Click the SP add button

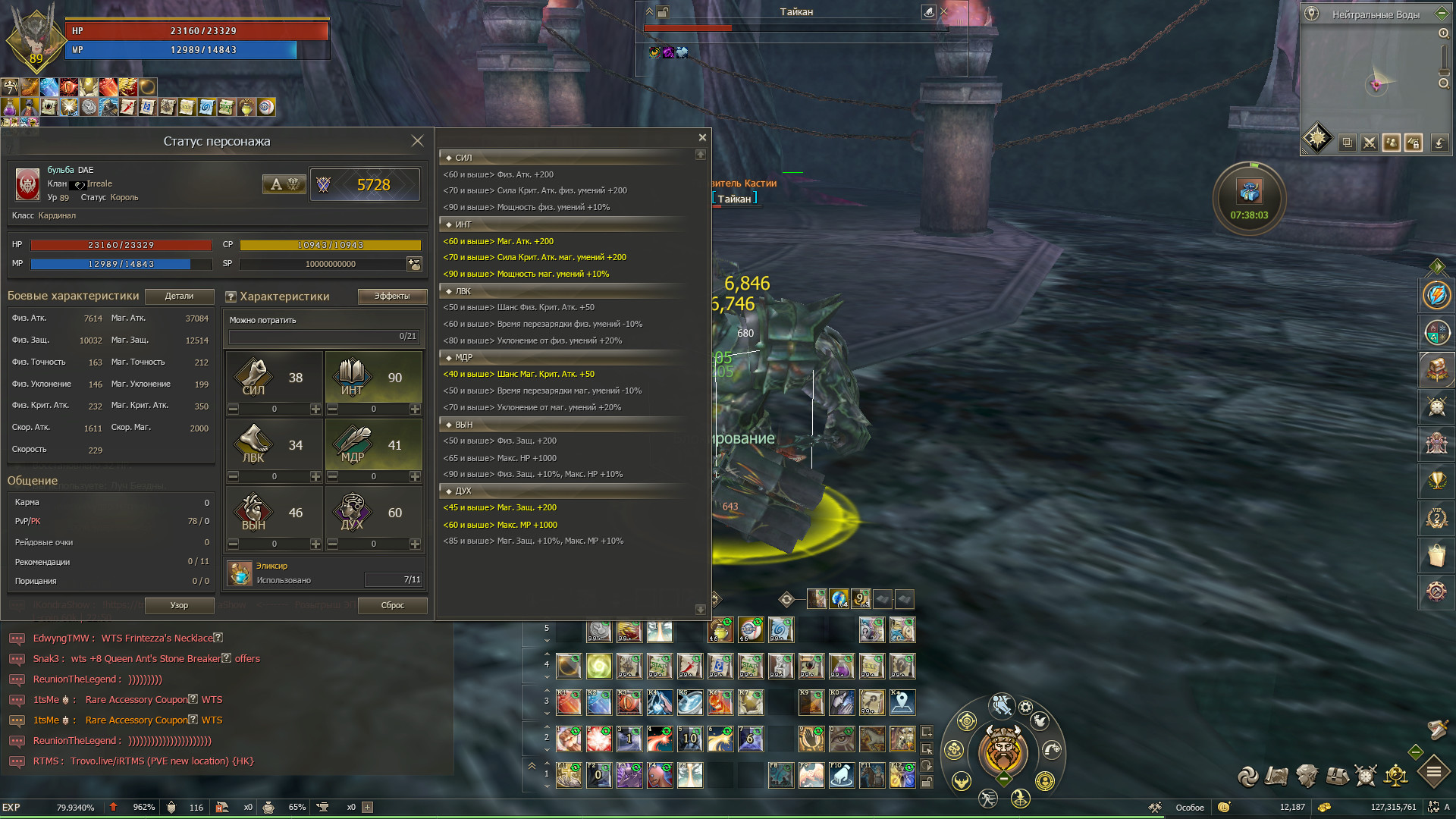coord(414,264)
